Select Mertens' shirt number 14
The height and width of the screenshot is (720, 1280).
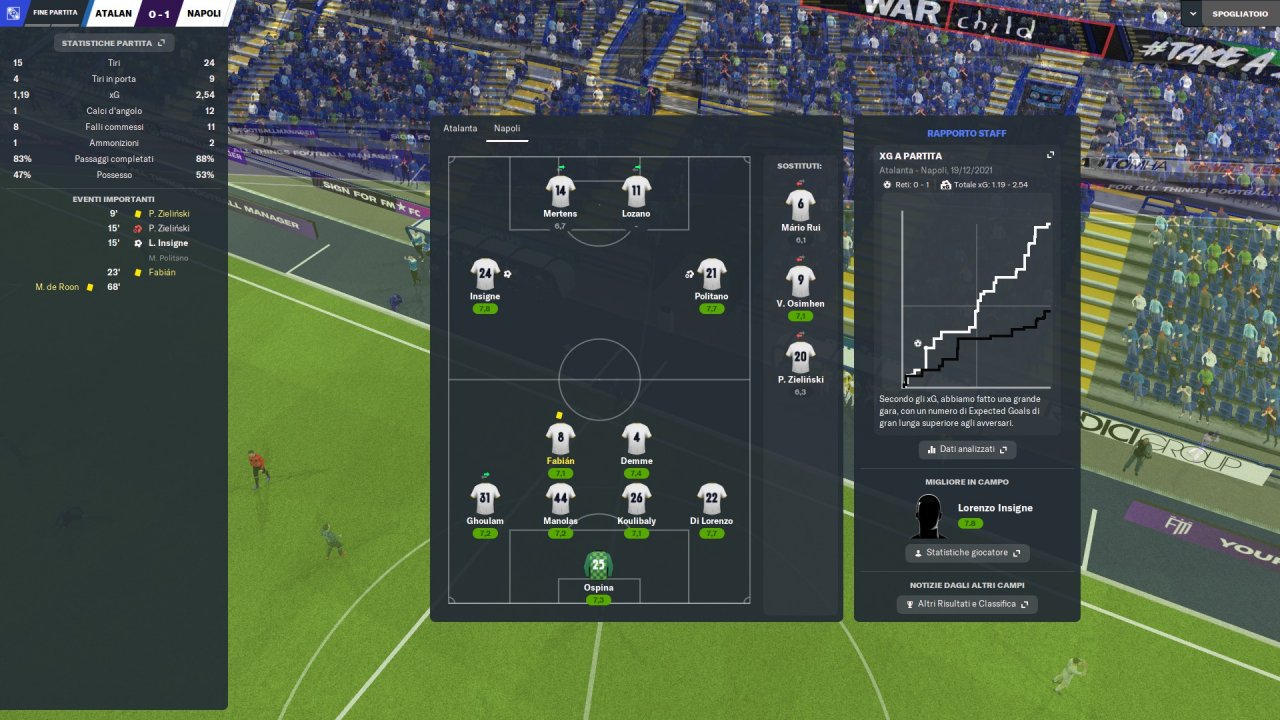click(560, 190)
